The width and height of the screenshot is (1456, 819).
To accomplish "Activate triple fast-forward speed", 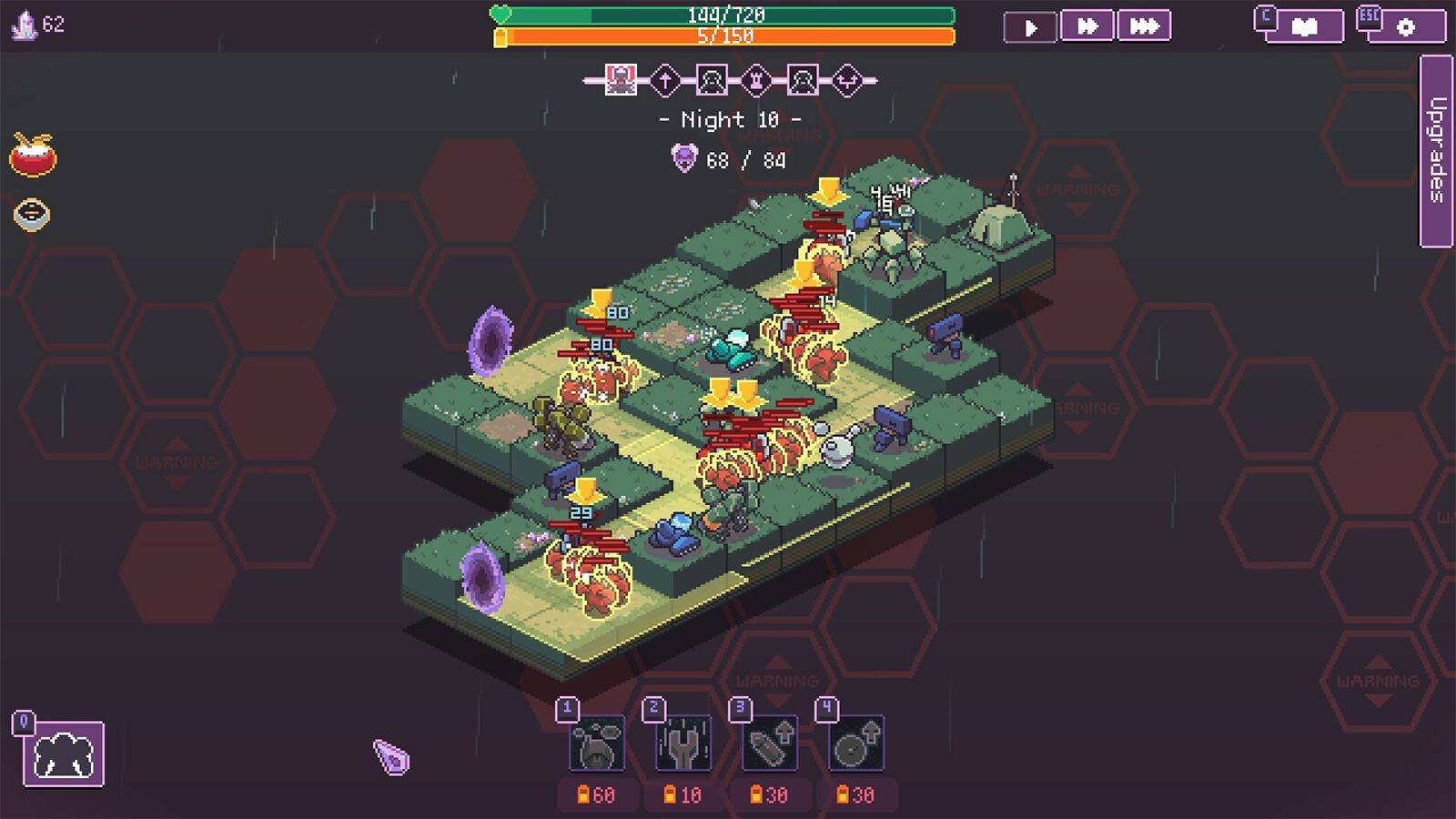I will pyautogui.click(x=1144, y=26).
